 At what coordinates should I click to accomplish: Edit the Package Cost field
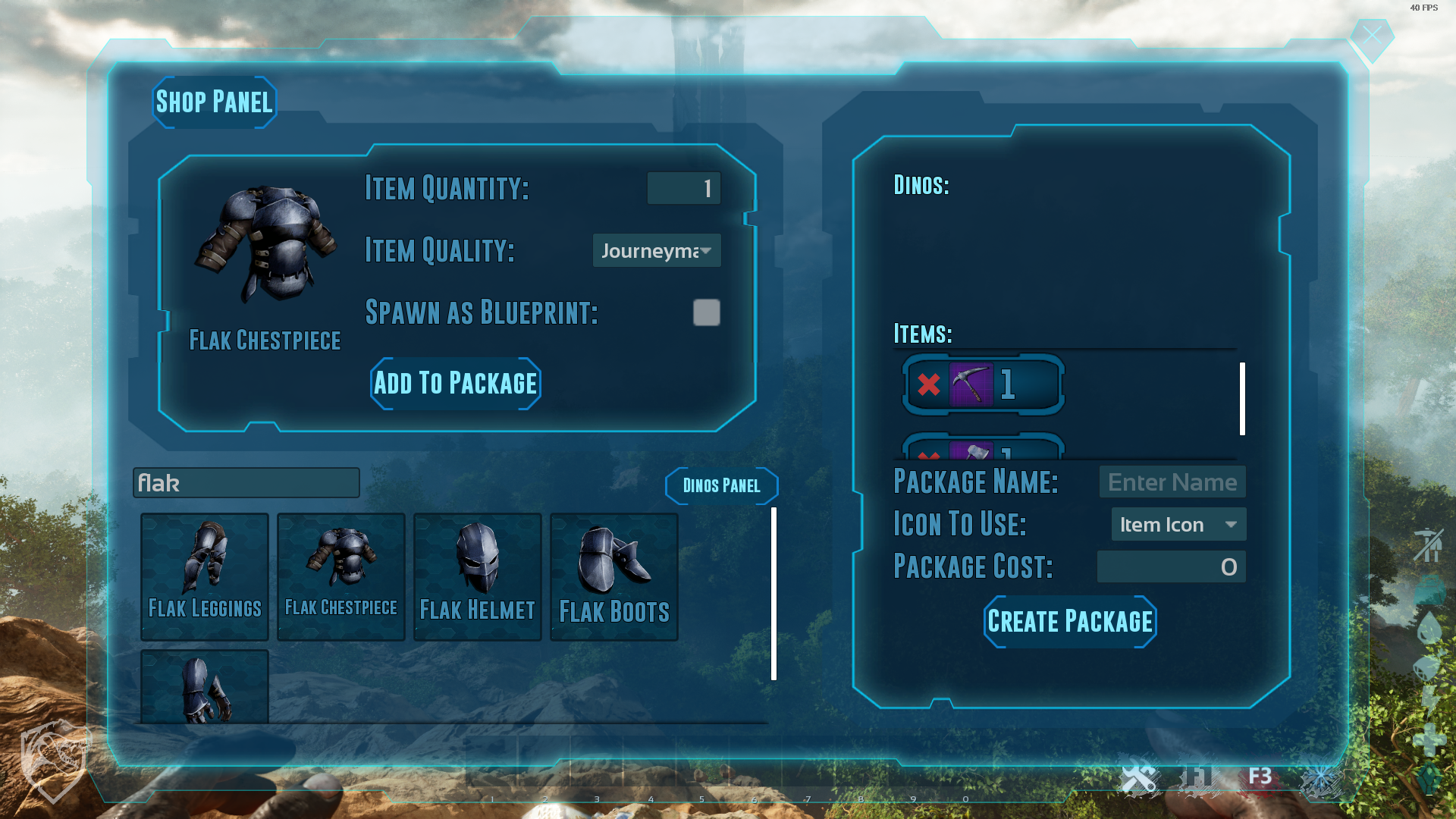(x=1171, y=567)
